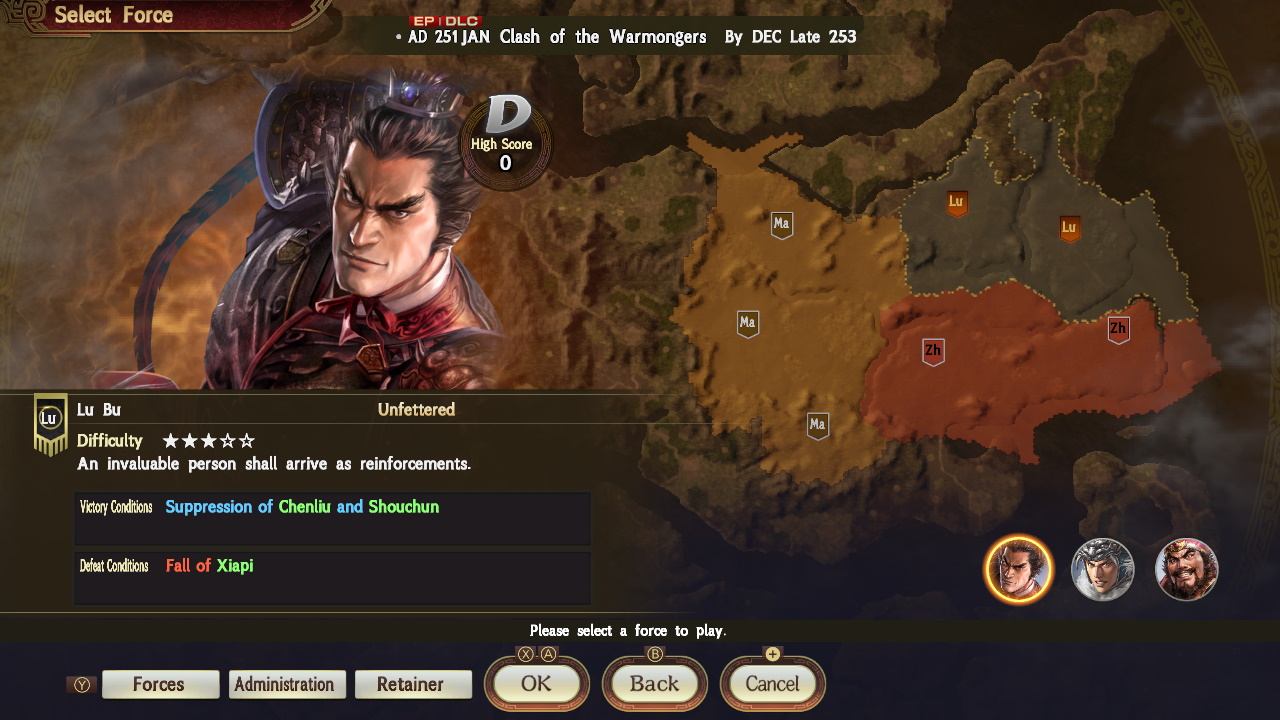The height and width of the screenshot is (720, 1280).
Task: Click the eastern Lu banner on the map
Action: [1067, 228]
